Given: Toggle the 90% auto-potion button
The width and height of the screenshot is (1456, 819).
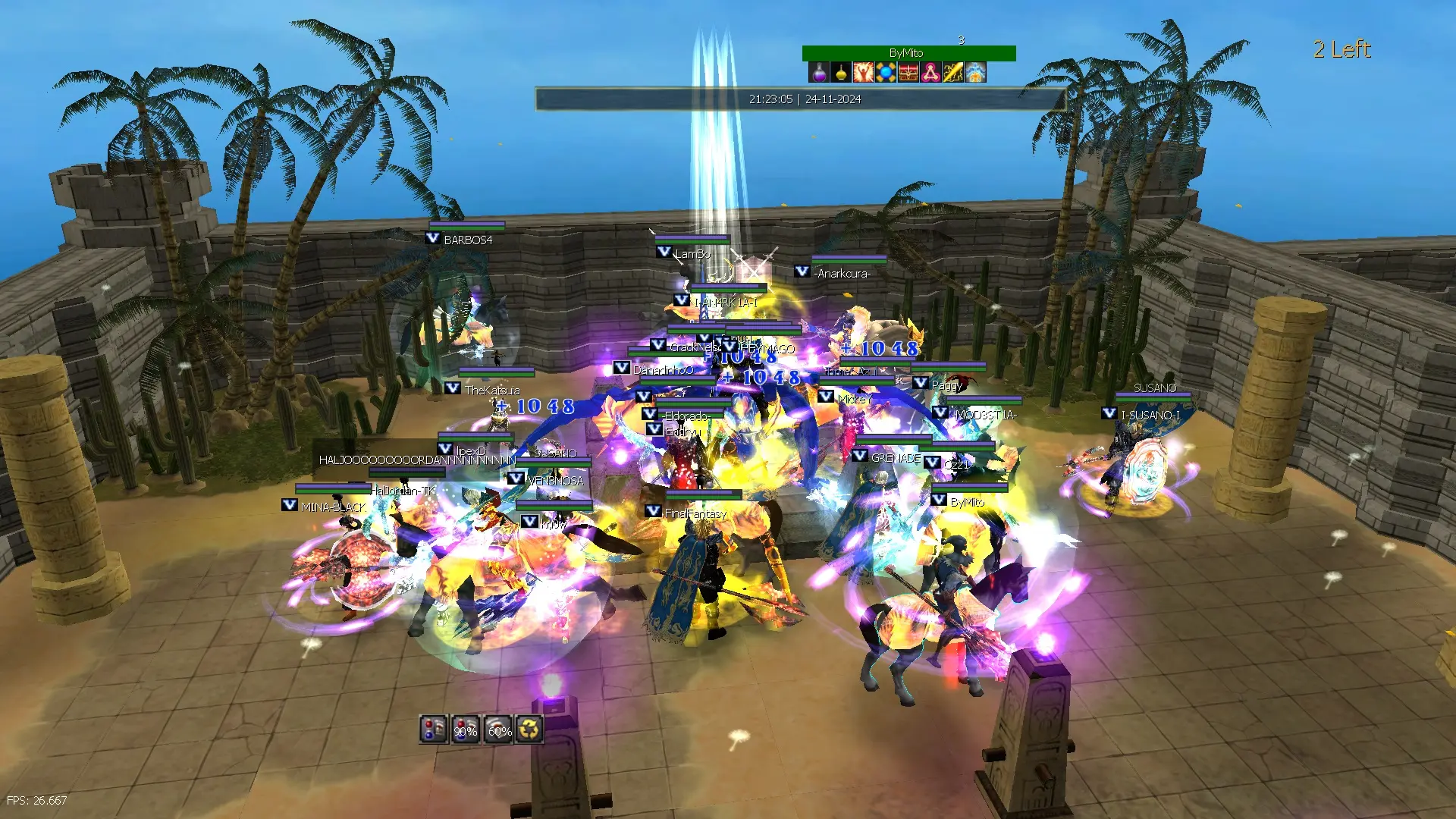Looking at the screenshot, I should [466, 729].
